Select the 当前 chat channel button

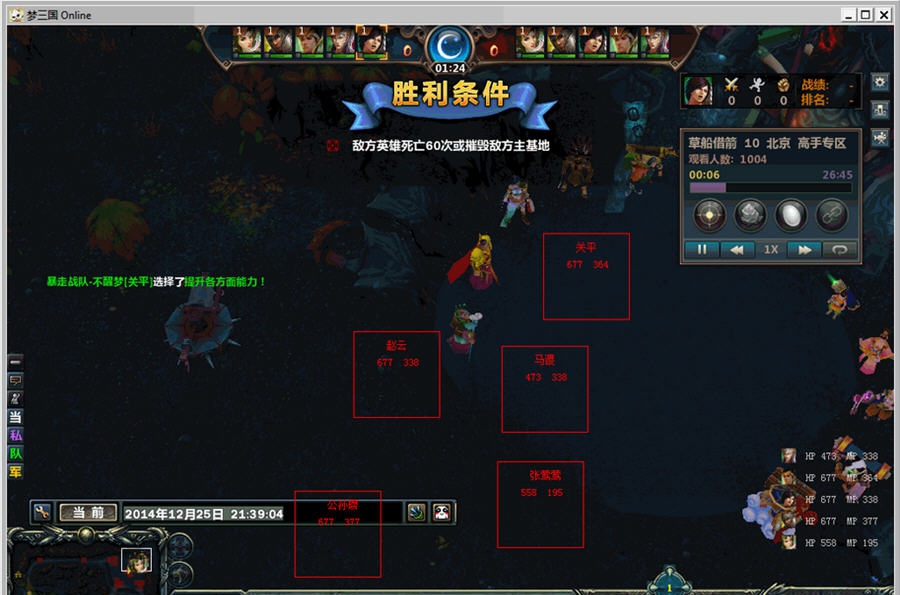[x=88, y=513]
